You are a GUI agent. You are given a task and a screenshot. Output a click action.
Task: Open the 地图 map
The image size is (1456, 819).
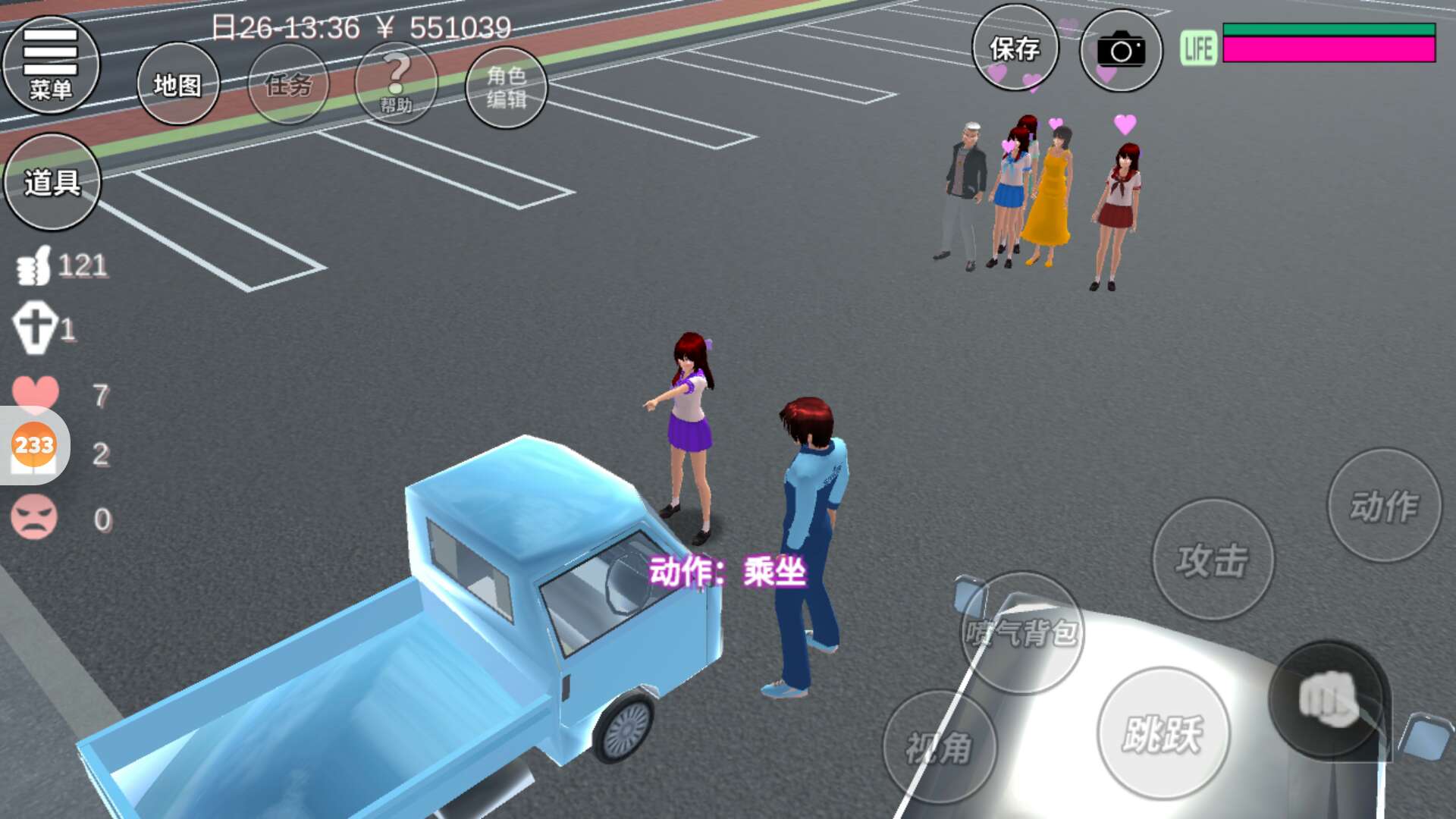pyautogui.click(x=178, y=84)
